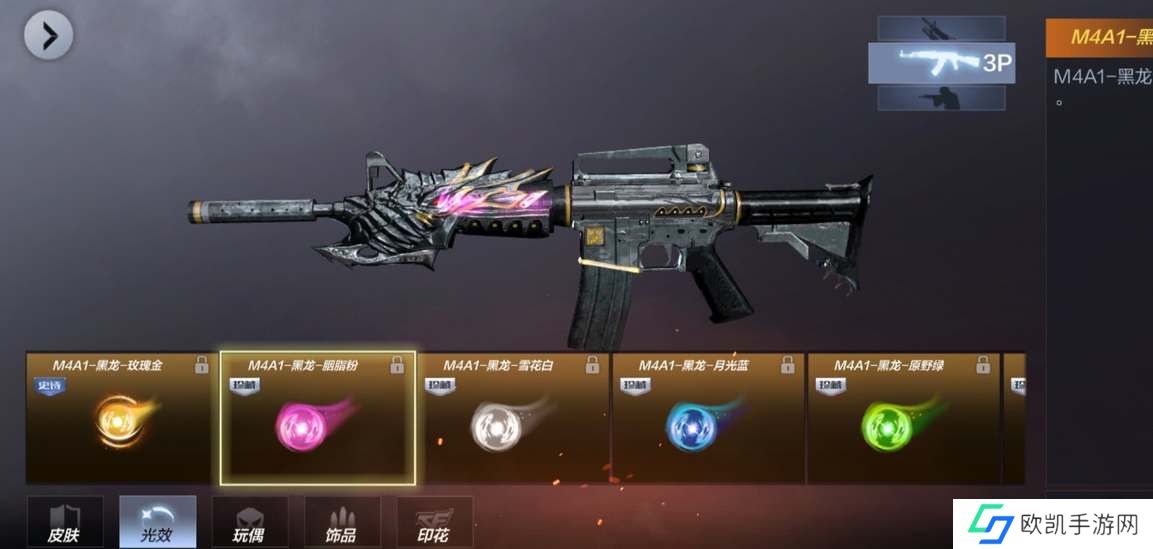The image size is (1153, 549).
Task: Choose the top weapon view above 3P
Action: point(941,29)
